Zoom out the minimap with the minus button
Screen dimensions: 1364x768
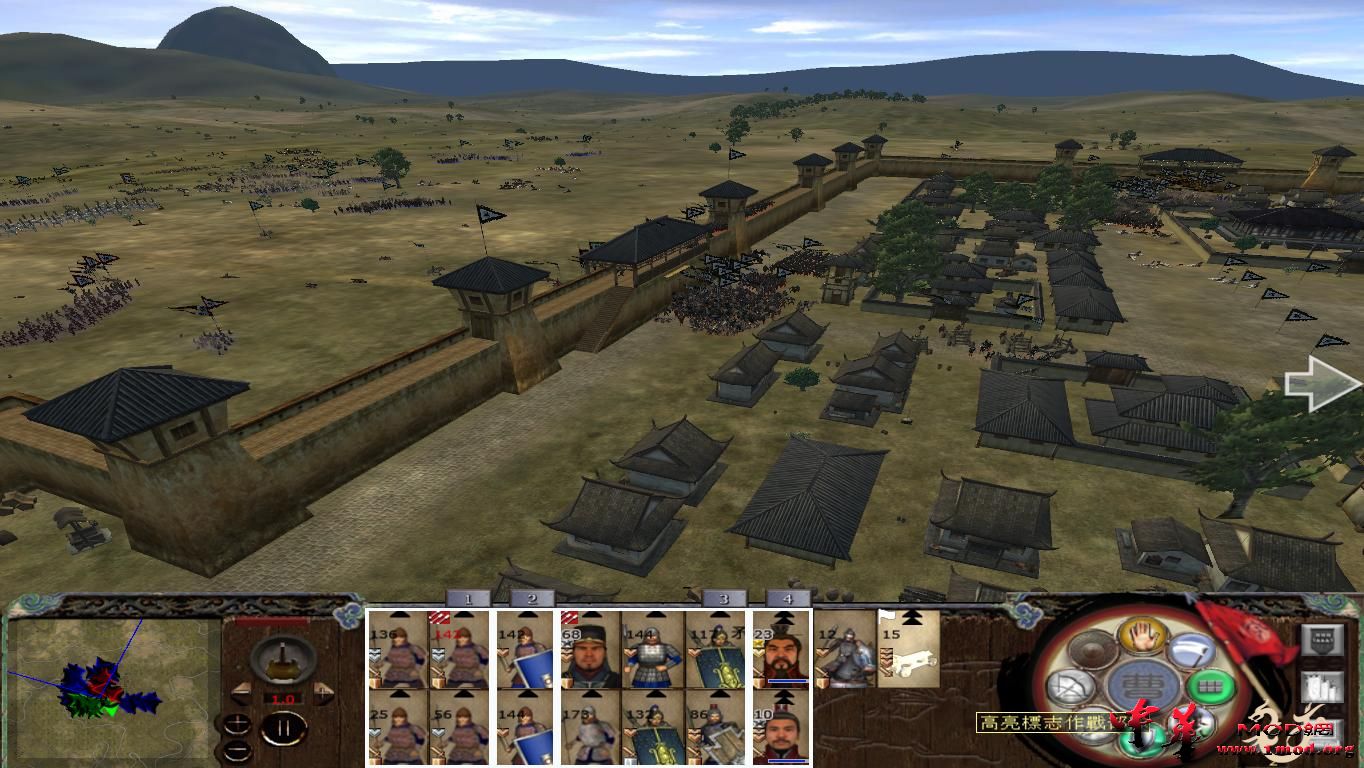click(x=236, y=751)
